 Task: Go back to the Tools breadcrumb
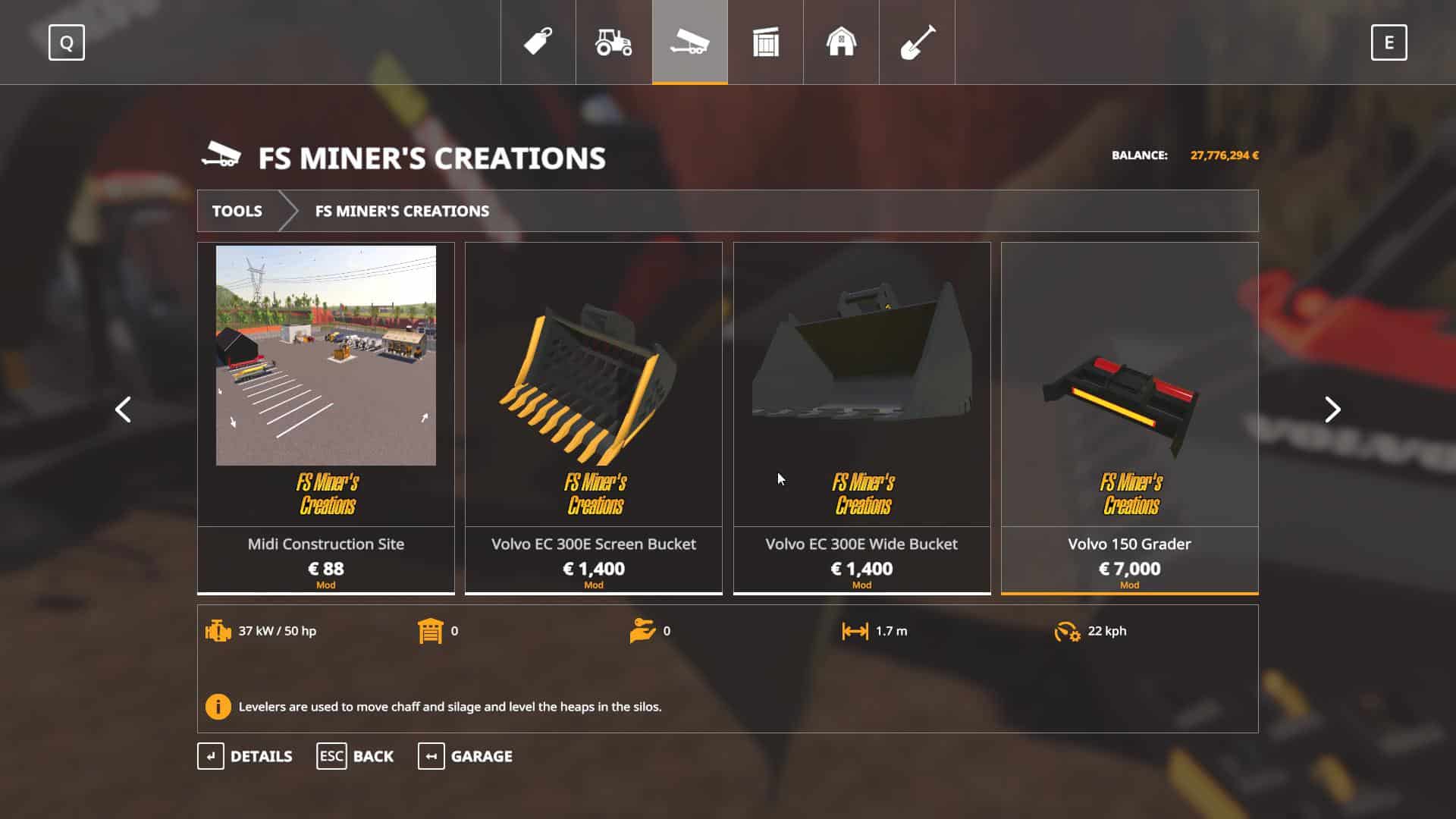click(237, 211)
